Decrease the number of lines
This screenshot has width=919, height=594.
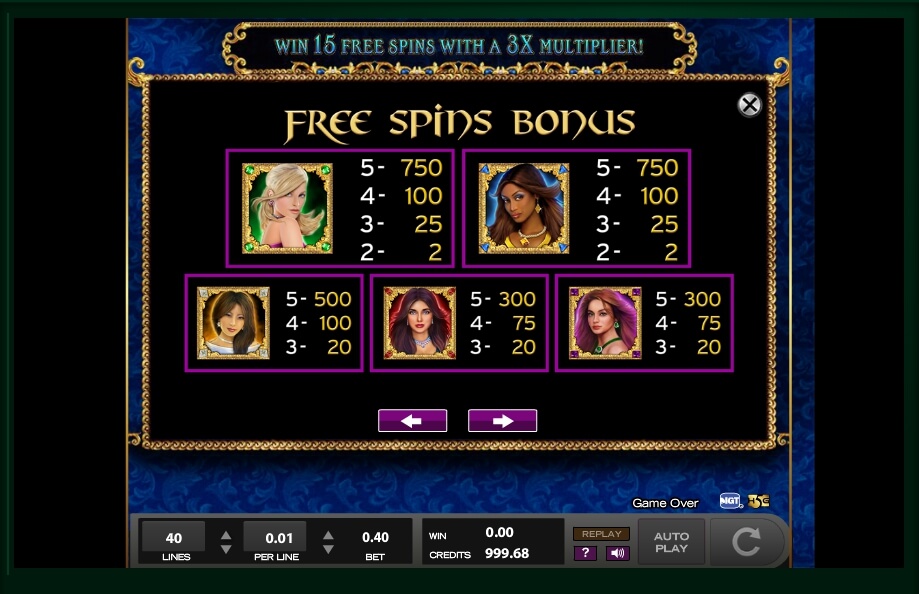coord(226,549)
